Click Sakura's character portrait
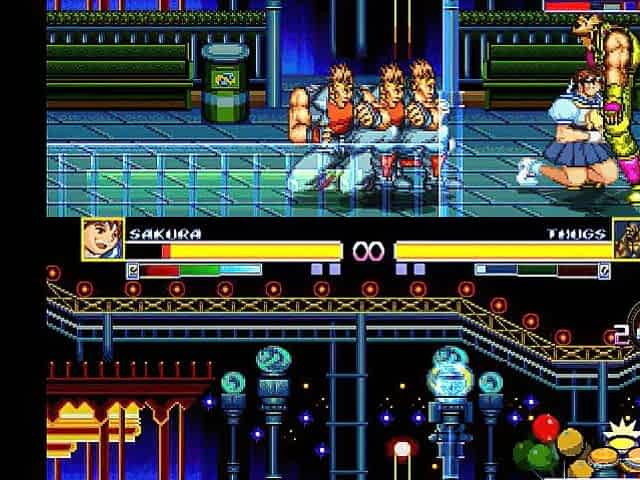 click(x=103, y=240)
